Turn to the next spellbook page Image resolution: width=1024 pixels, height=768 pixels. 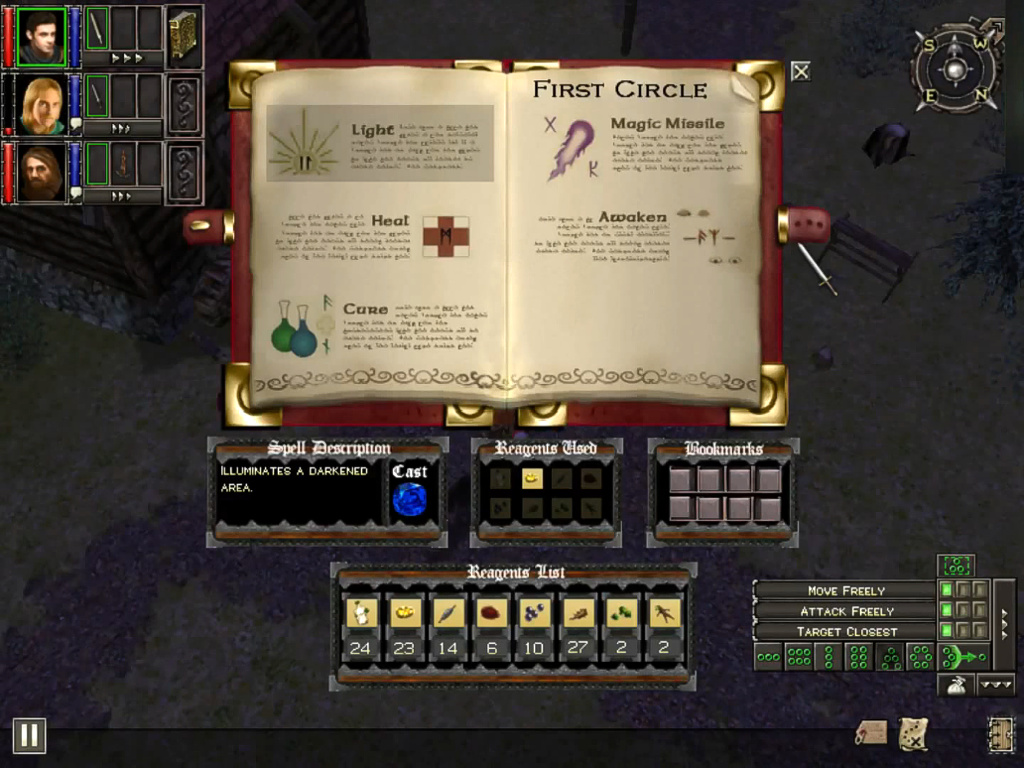(x=805, y=226)
